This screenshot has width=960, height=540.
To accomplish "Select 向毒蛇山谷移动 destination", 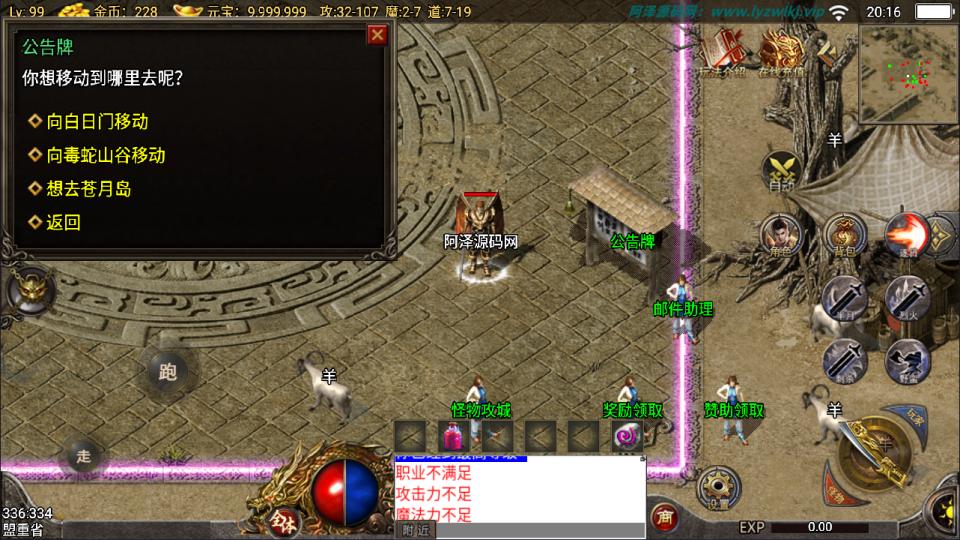I will click(105, 155).
